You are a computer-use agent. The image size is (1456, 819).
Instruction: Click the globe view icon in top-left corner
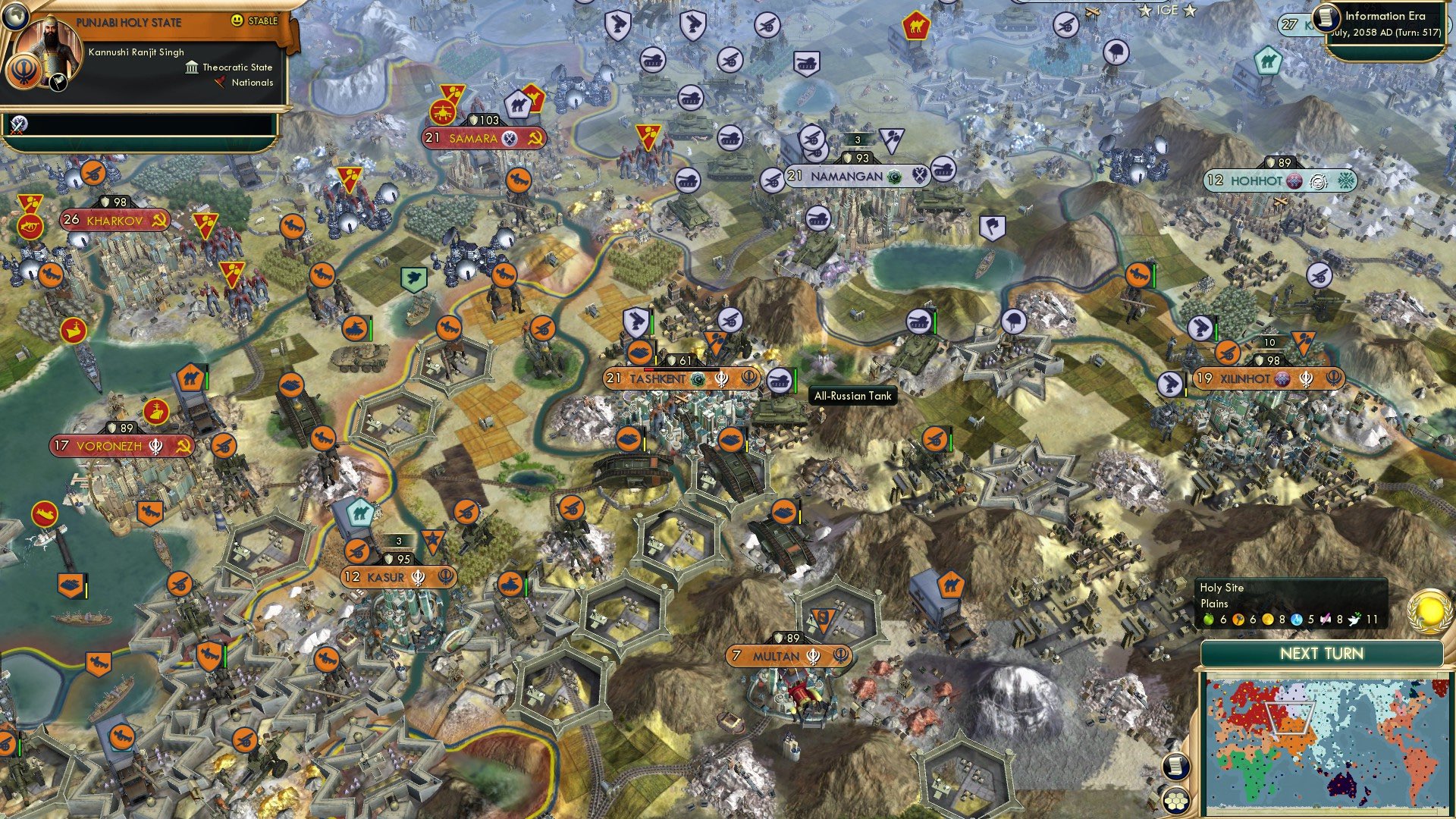coord(16,17)
